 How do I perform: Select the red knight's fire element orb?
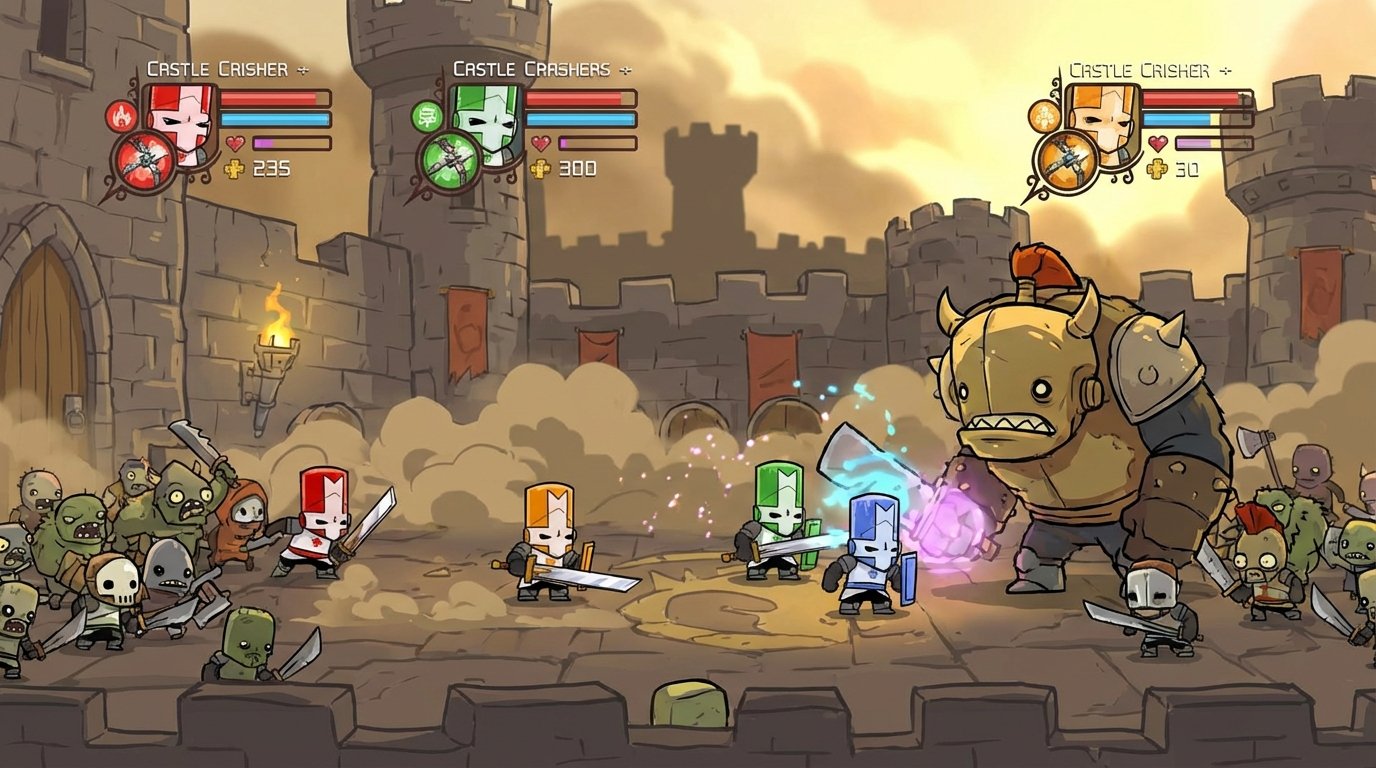coord(120,116)
